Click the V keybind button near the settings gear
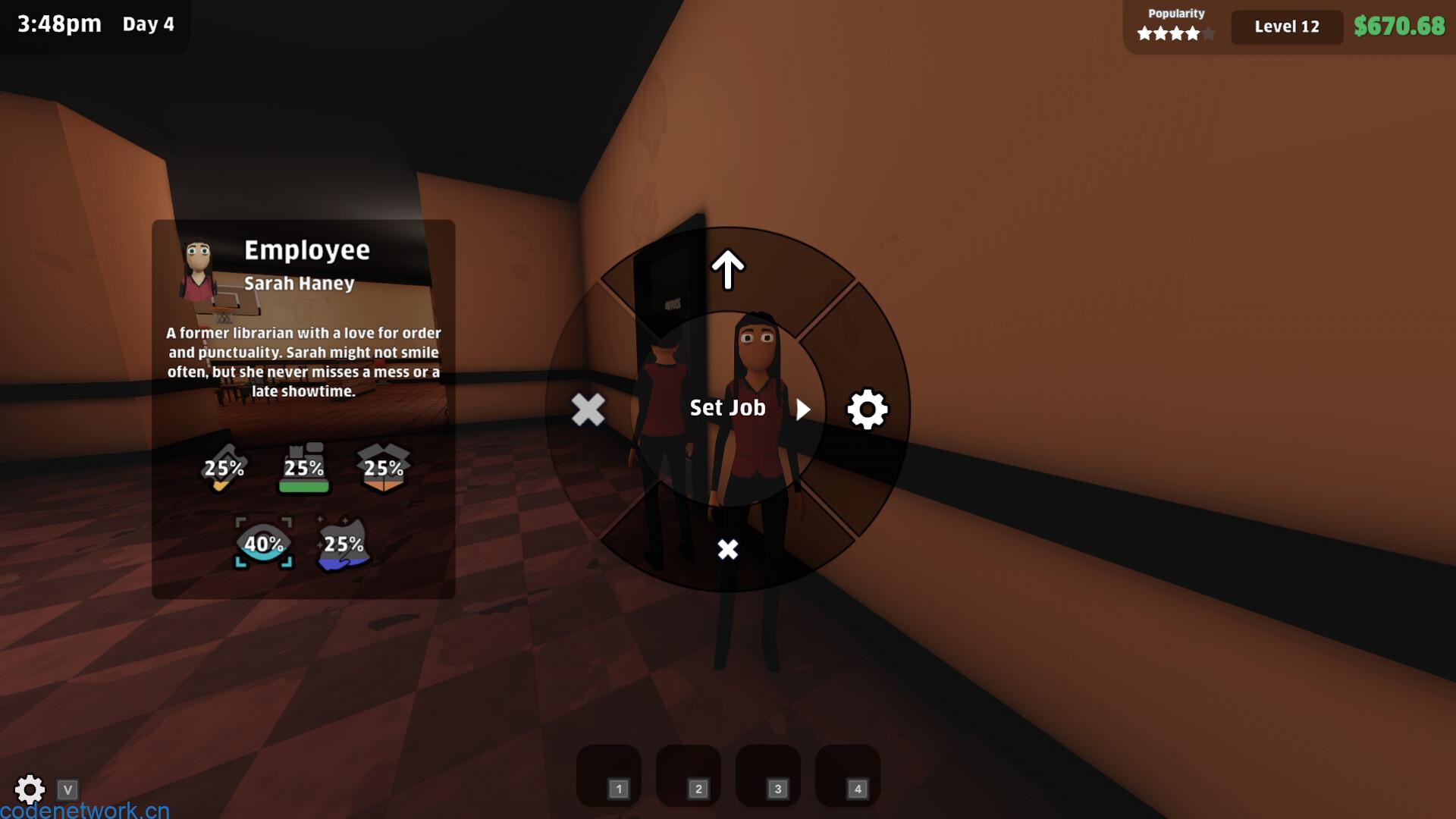The width and height of the screenshot is (1456, 819). pos(69,789)
